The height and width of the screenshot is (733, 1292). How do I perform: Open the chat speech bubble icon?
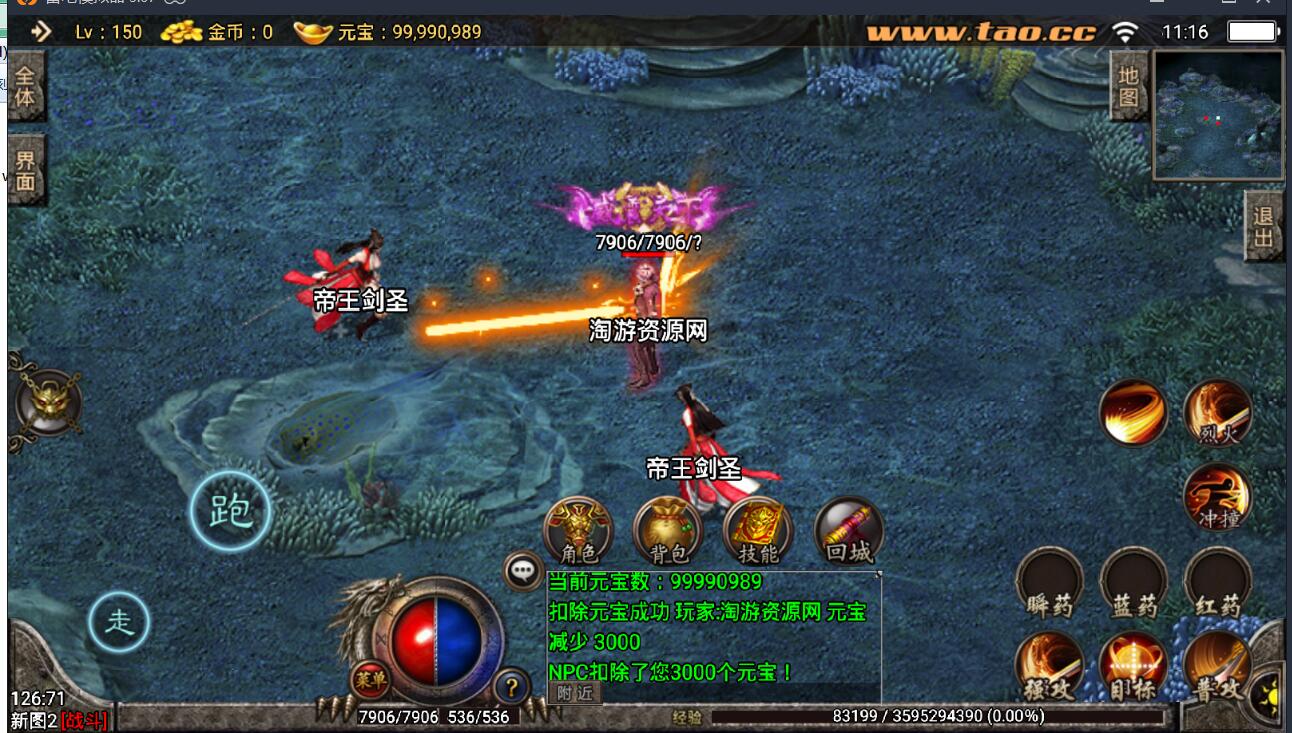tap(523, 571)
